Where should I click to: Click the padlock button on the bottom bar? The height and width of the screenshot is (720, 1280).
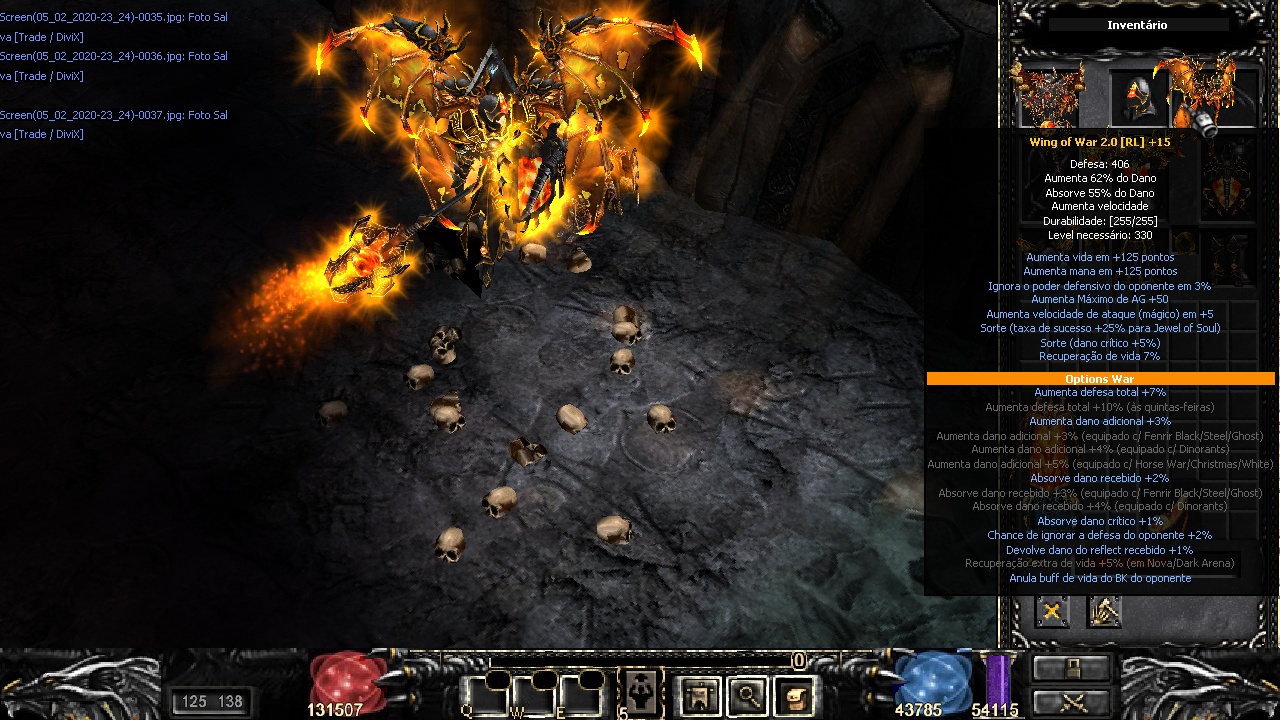[1072, 668]
